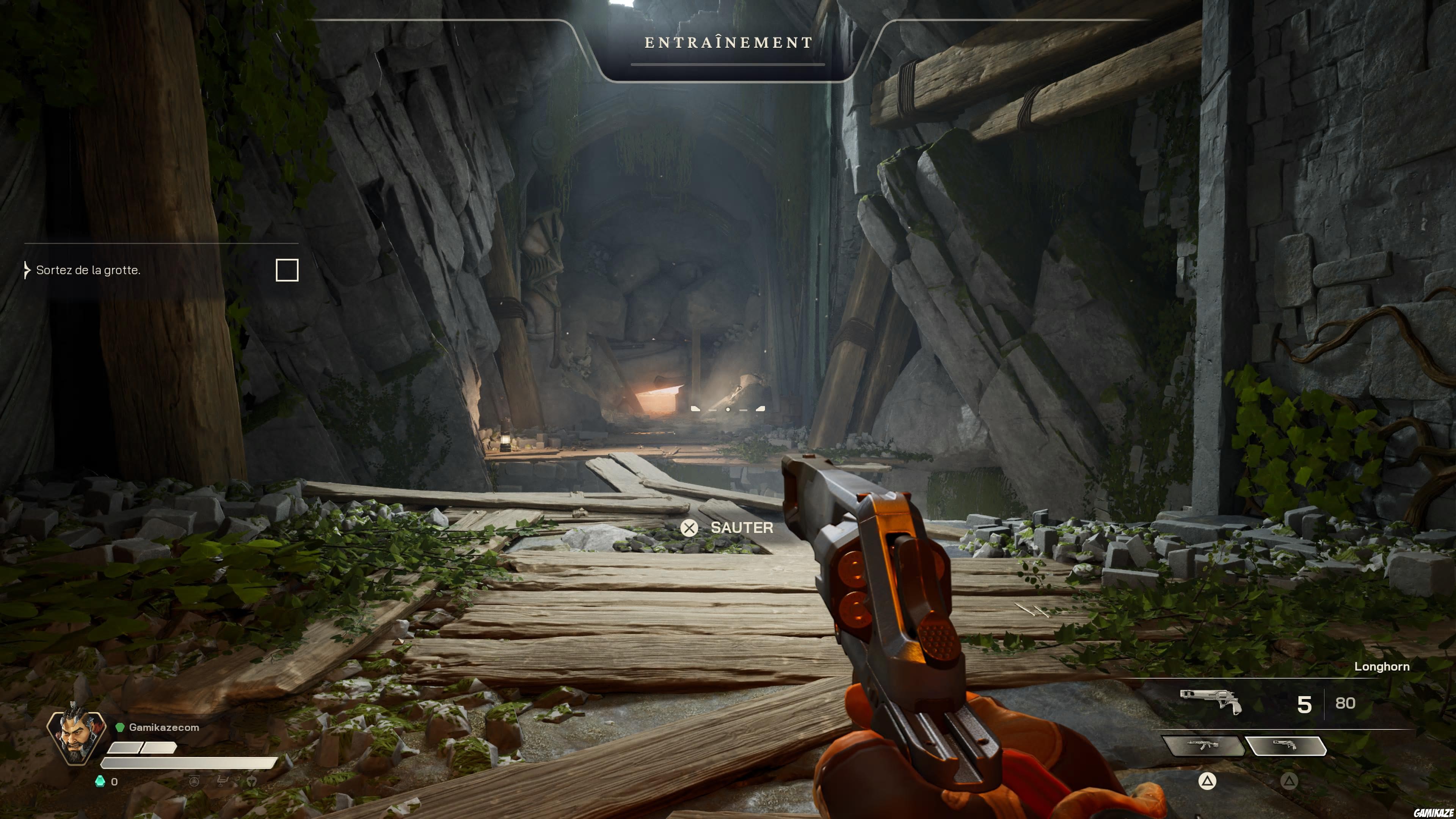Click the large Longhorn revolver icon
1456x819 pixels.
[1211, 702]
